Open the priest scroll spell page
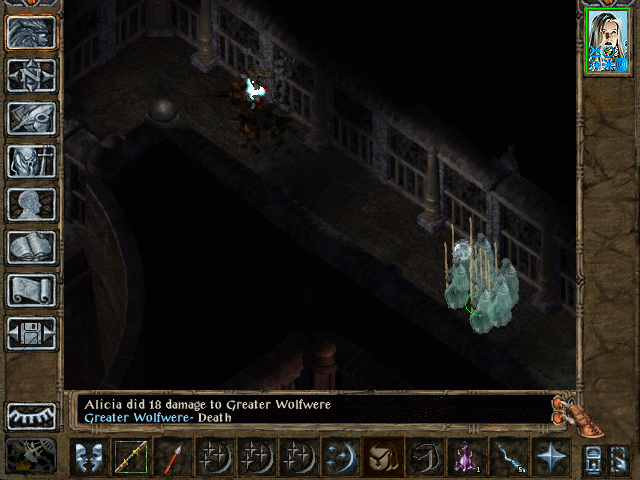This screenshot has width=640, height=480. (31, 290)
